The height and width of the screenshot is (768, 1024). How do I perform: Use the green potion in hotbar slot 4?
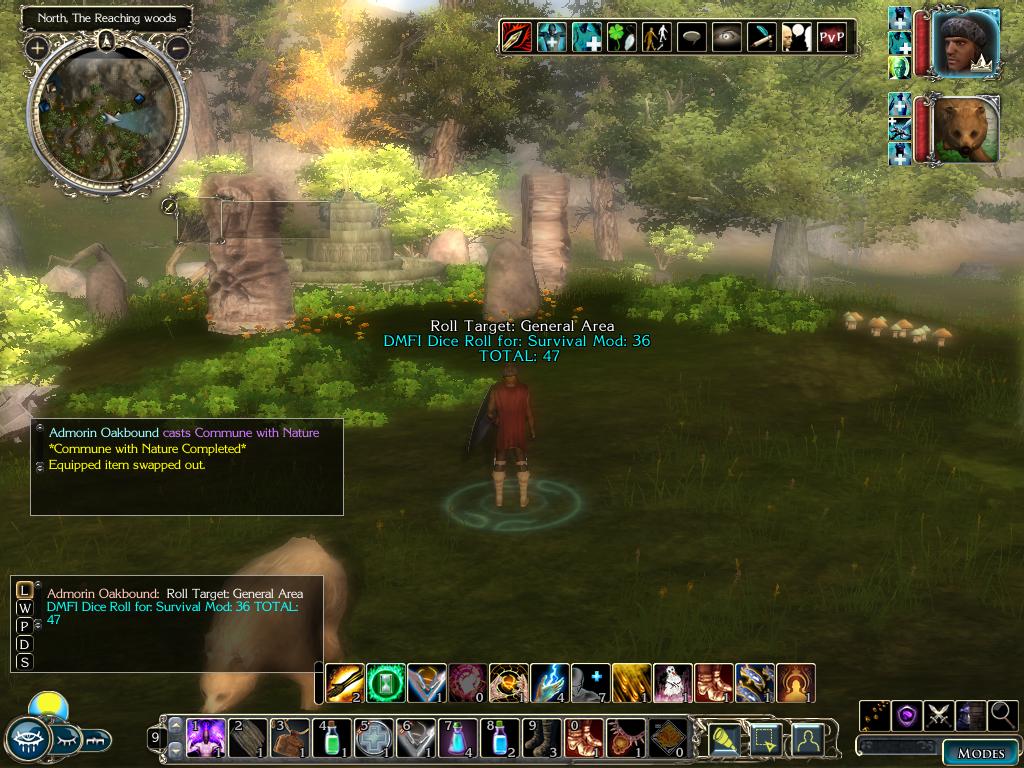(x=332, y=738)
